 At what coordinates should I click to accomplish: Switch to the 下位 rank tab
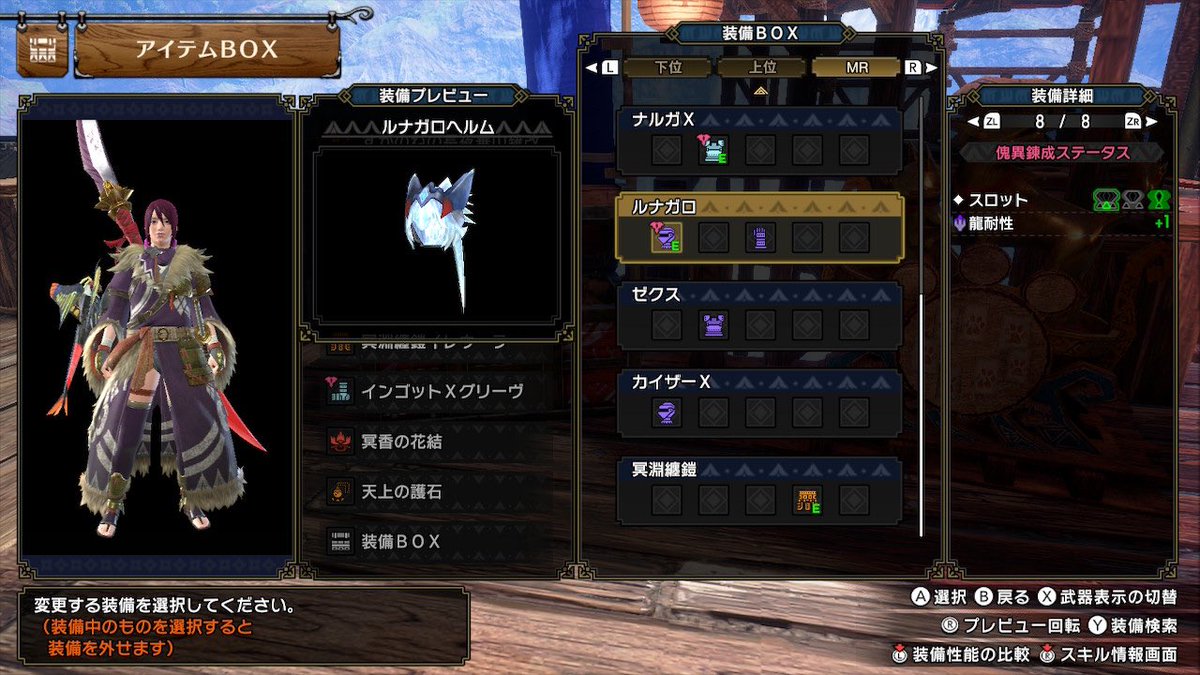point(667,68)
